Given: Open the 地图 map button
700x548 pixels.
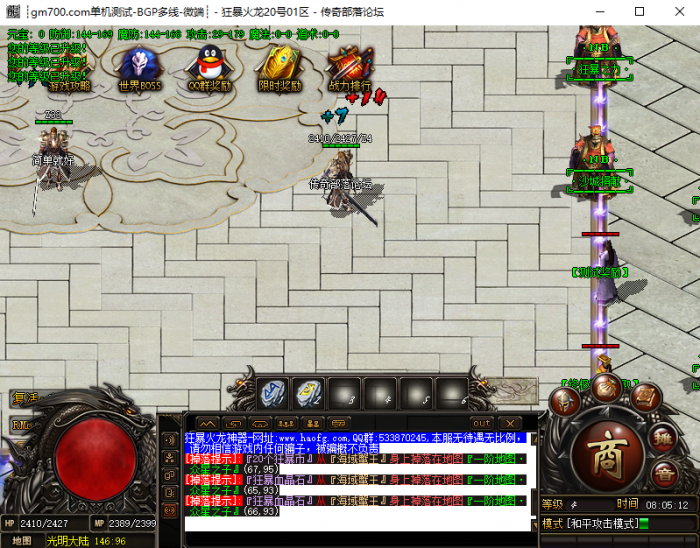Looking at the screenshot, I should (x=22, y=540).
